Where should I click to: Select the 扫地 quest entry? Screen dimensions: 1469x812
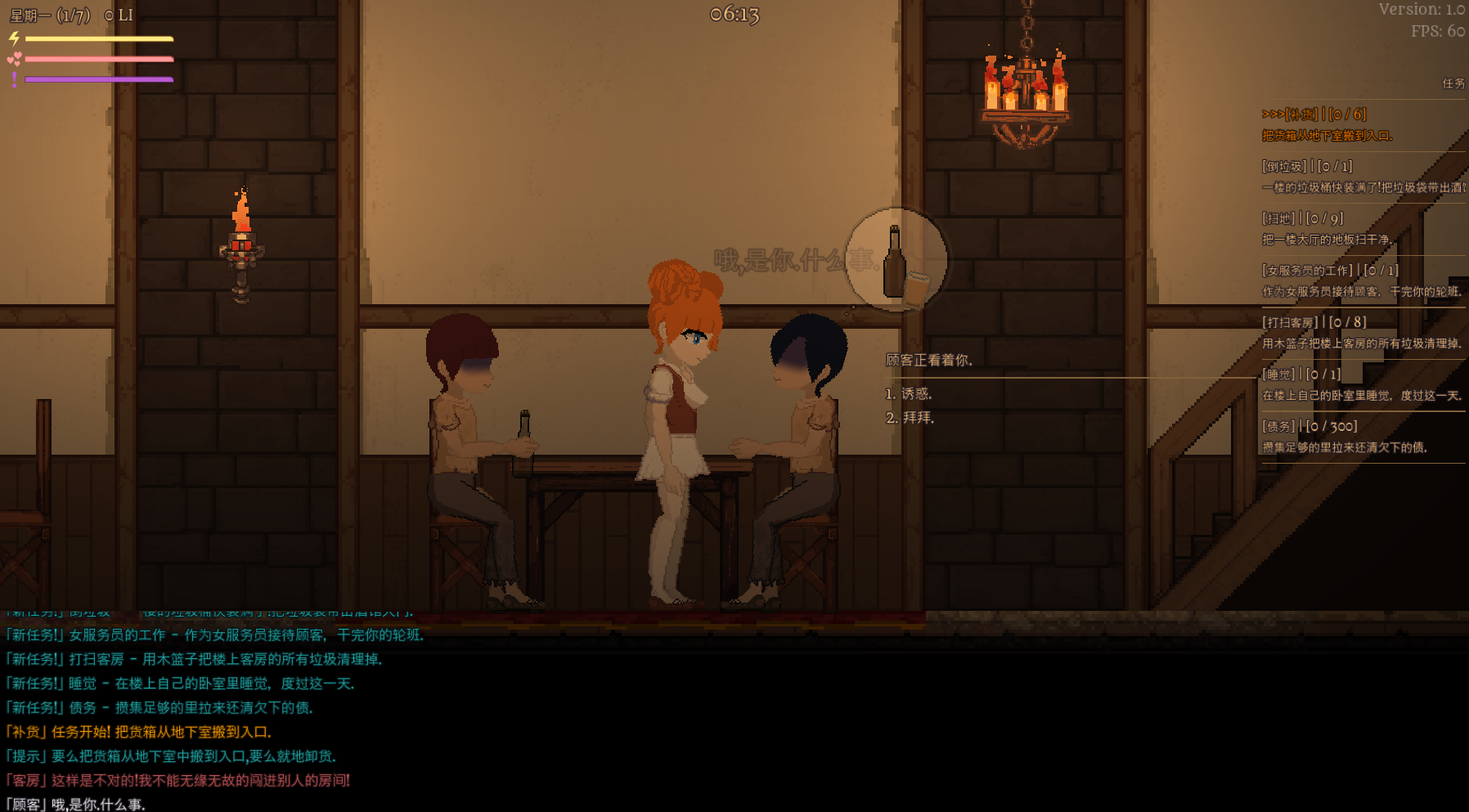(1326, 229)
